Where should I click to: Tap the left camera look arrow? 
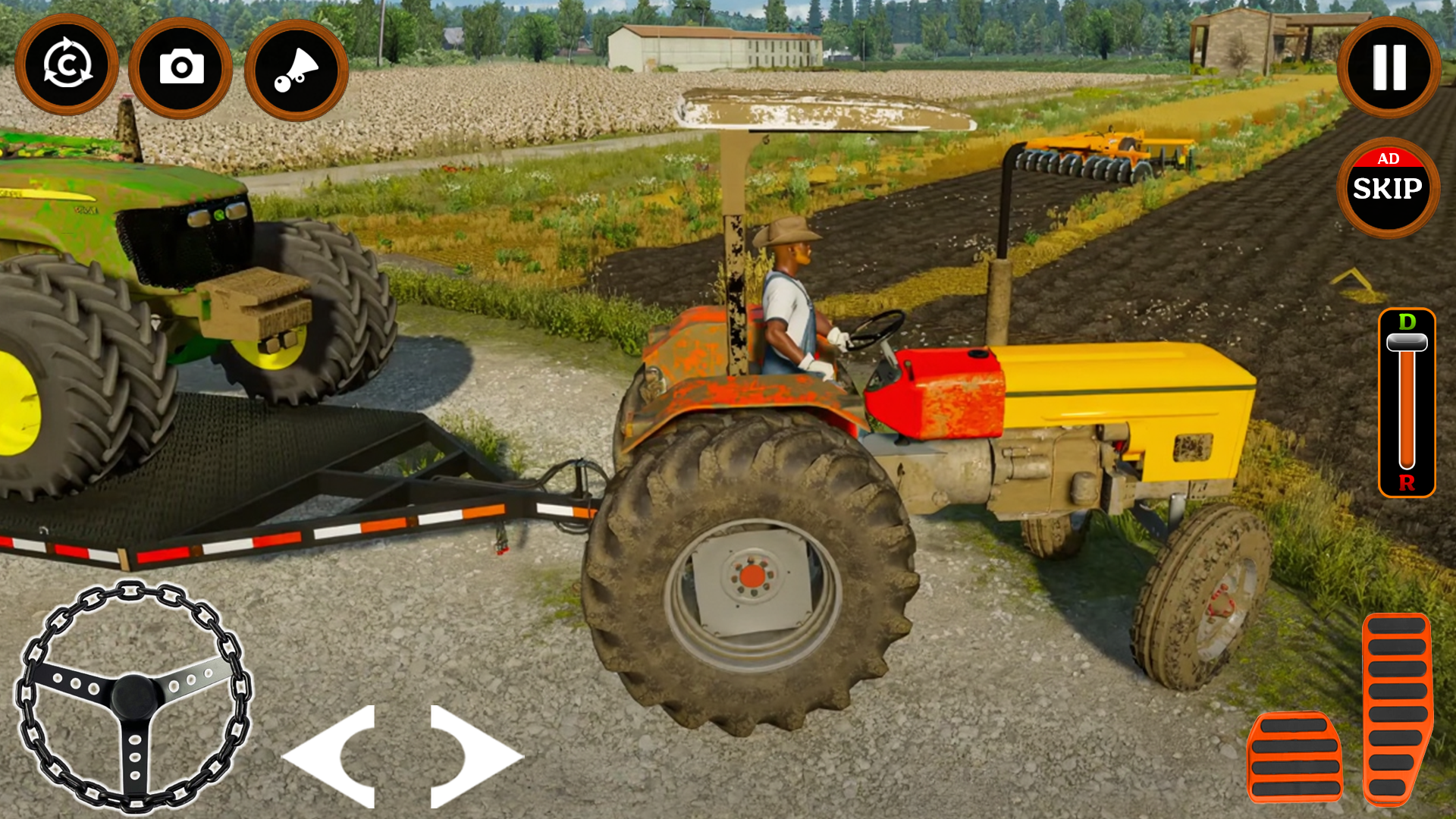point(318,758)
